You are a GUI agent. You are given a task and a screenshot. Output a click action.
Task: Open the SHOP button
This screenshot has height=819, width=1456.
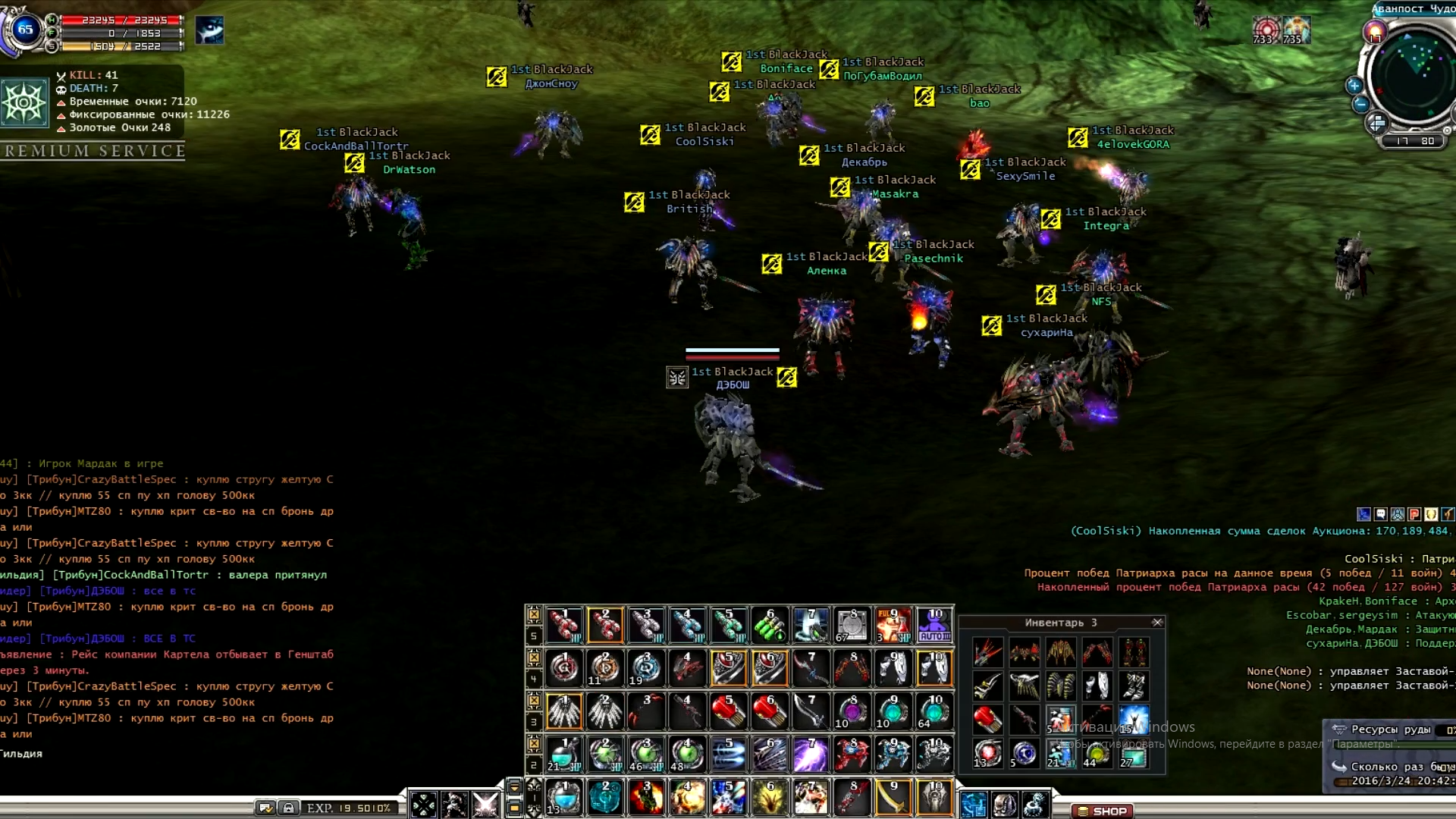[1103, 811]
